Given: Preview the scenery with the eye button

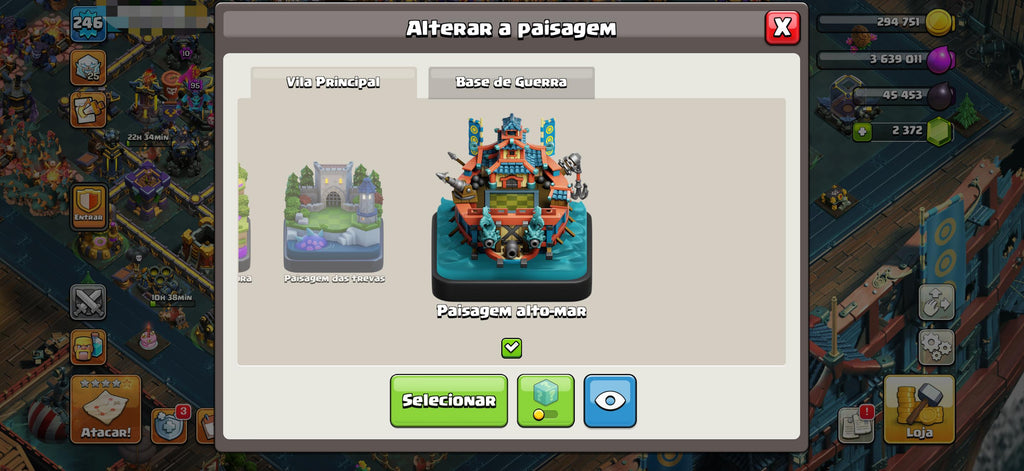Looking at the screenshot, I should point(610,400).
